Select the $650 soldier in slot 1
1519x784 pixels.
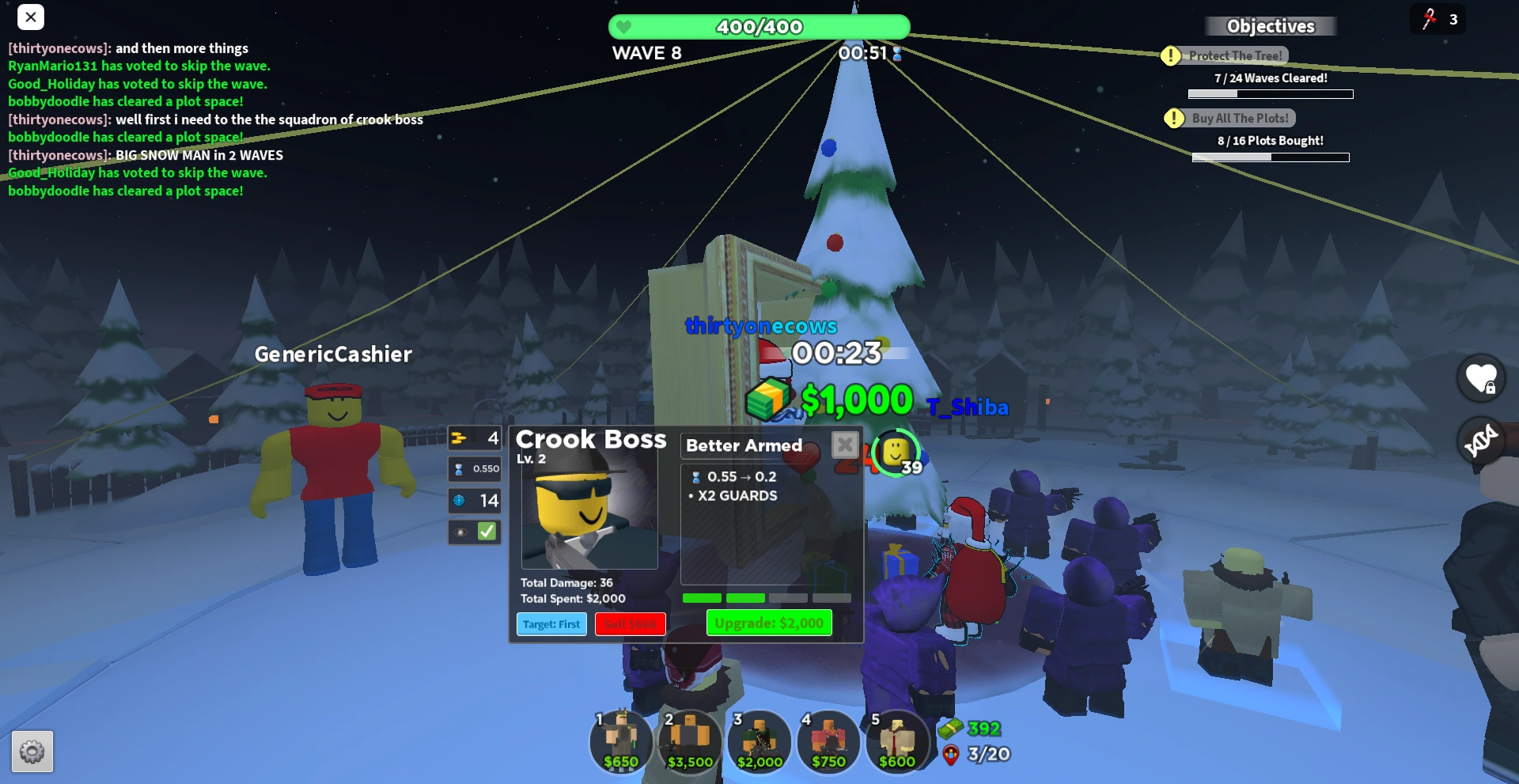click(621, 742)
